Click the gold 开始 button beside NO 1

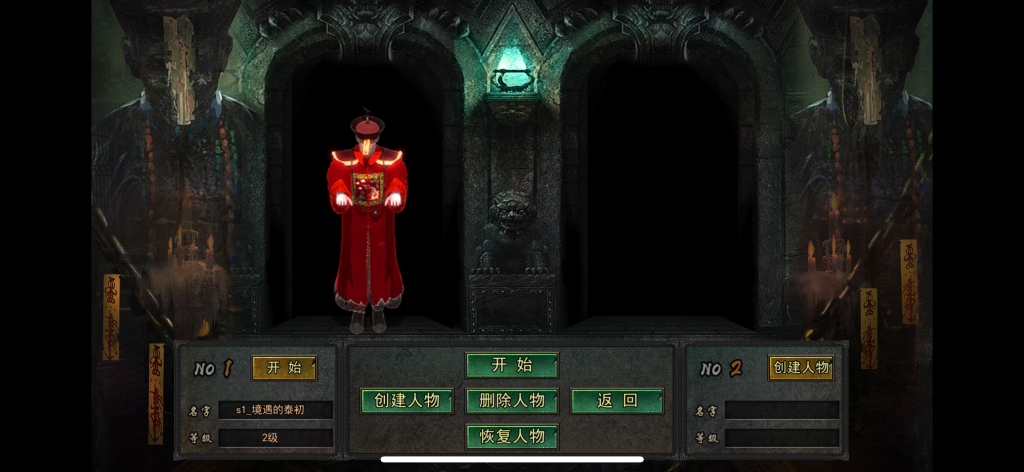click(x=284, y=368)
